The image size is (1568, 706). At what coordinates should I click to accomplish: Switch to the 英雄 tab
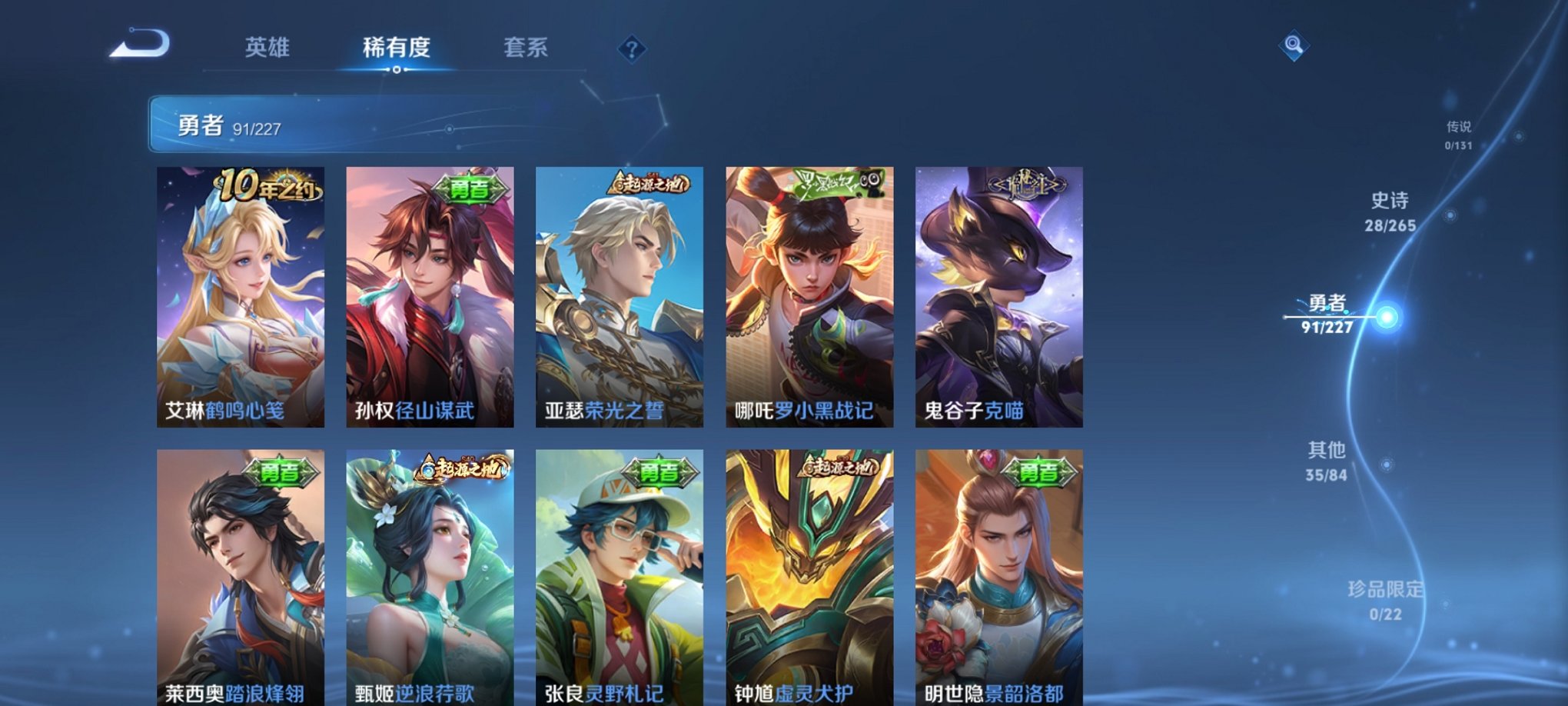pyautogui.click(x=267, y=48)
